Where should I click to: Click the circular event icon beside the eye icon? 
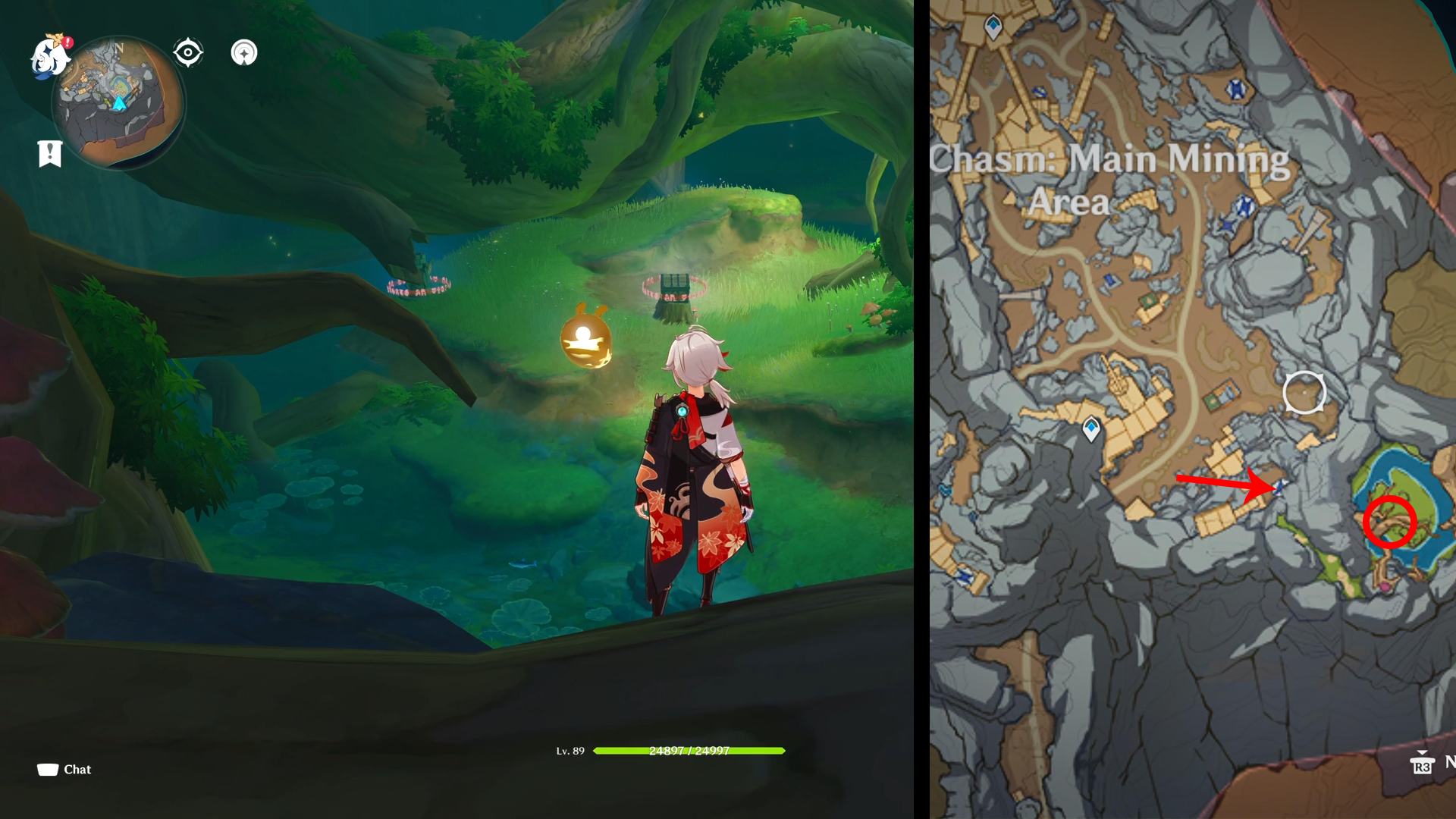tap(244, 52)
